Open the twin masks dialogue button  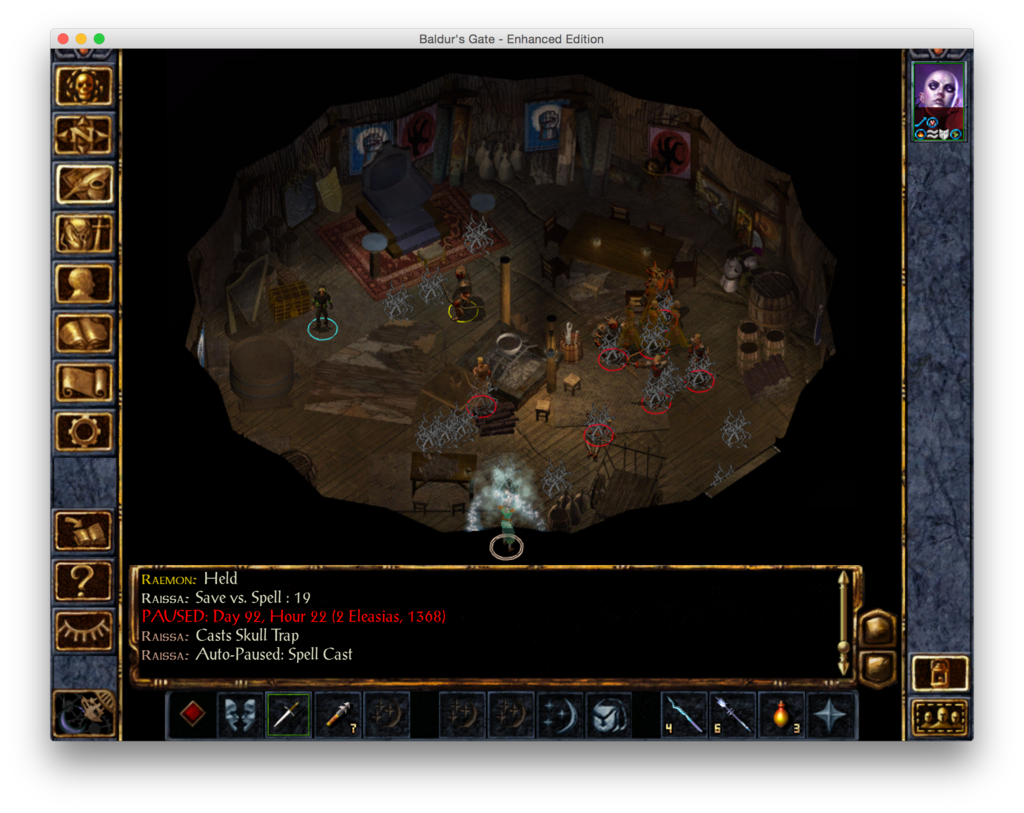[x=241, y=715]
